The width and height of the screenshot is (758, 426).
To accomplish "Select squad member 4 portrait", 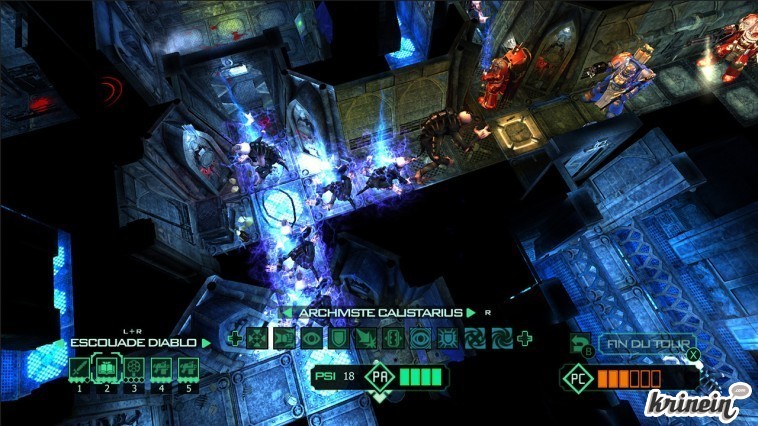I will (159, 371).
